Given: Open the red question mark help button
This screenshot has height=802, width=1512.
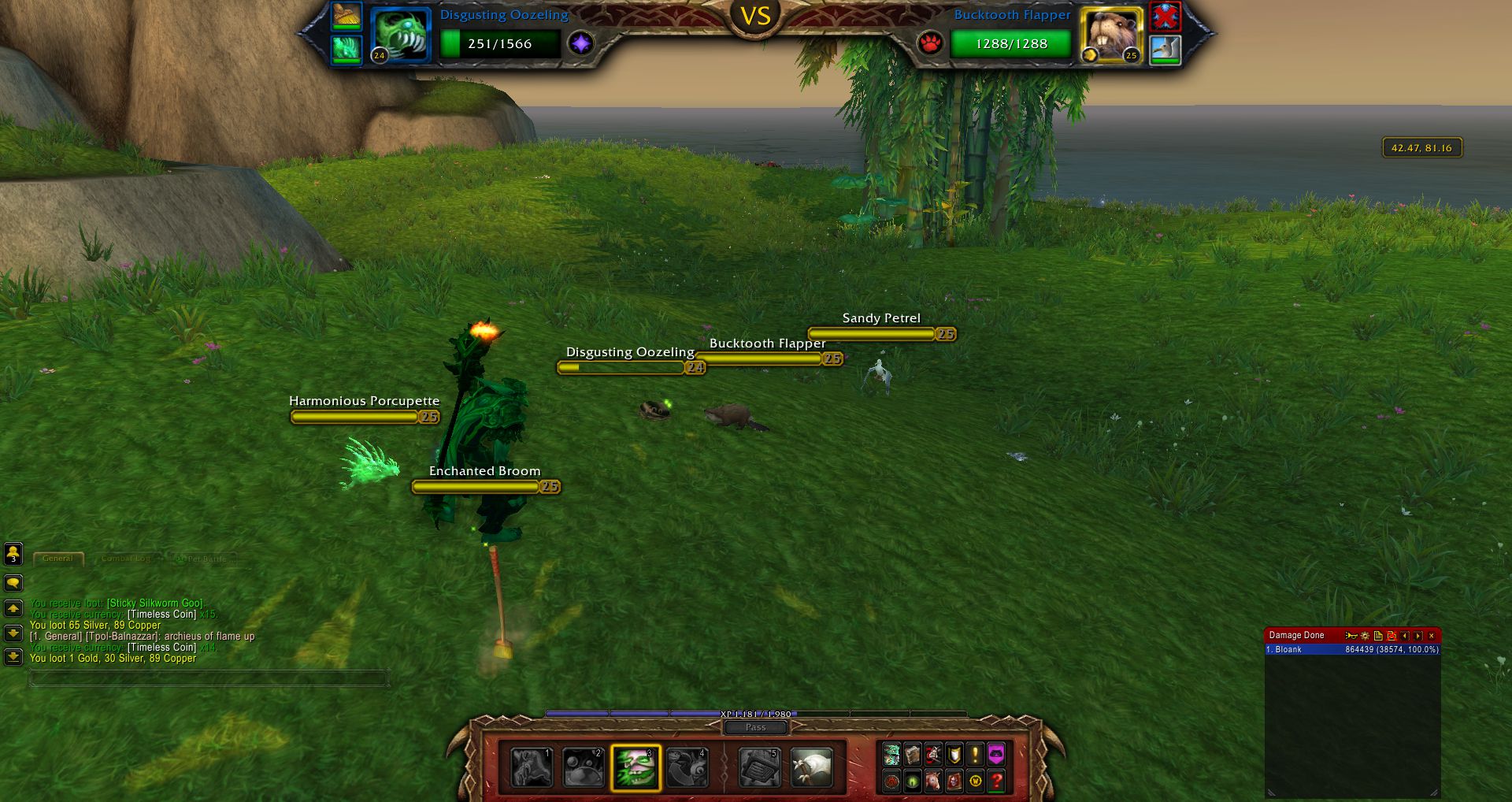Looking at the screenshot, I should click(996, 781).
